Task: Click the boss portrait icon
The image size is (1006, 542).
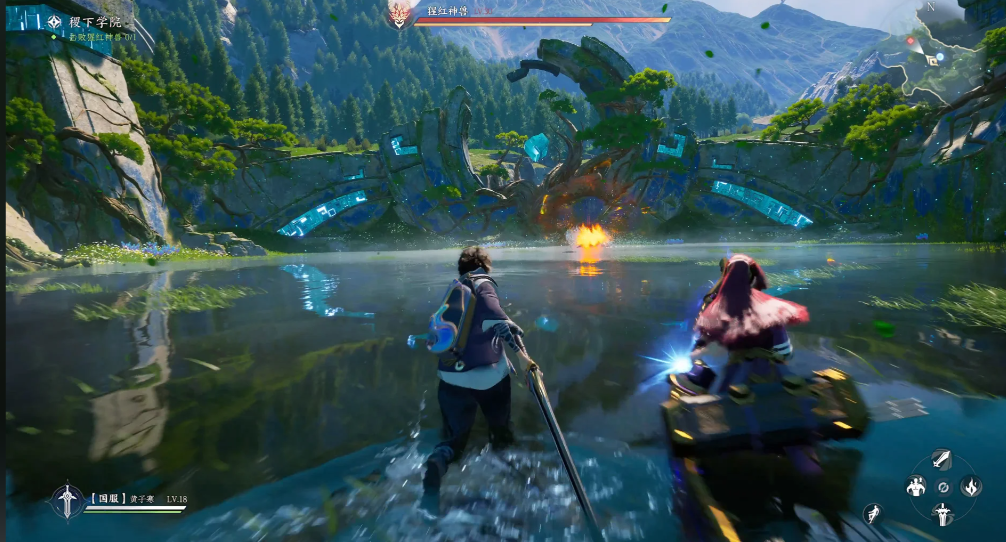Action: click(400, 14)
